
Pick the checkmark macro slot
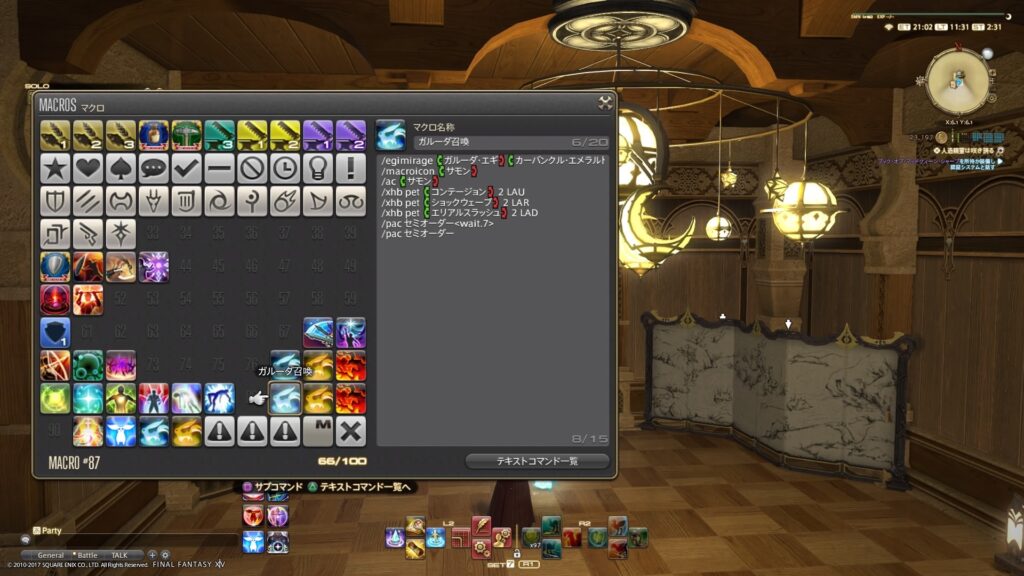(x=187, y=167)
